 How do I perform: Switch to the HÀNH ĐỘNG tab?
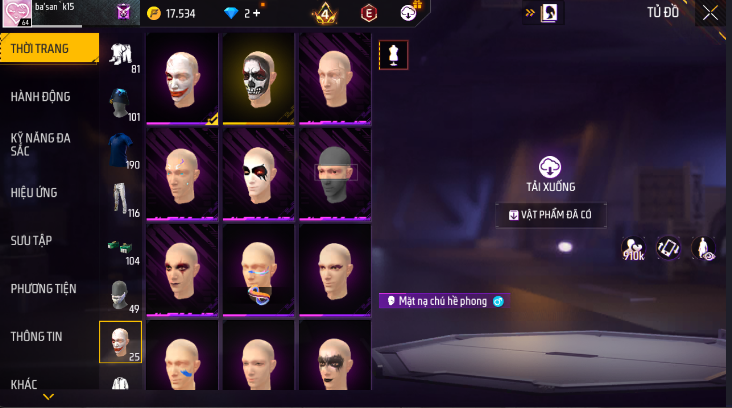click(x=41, y=97)
